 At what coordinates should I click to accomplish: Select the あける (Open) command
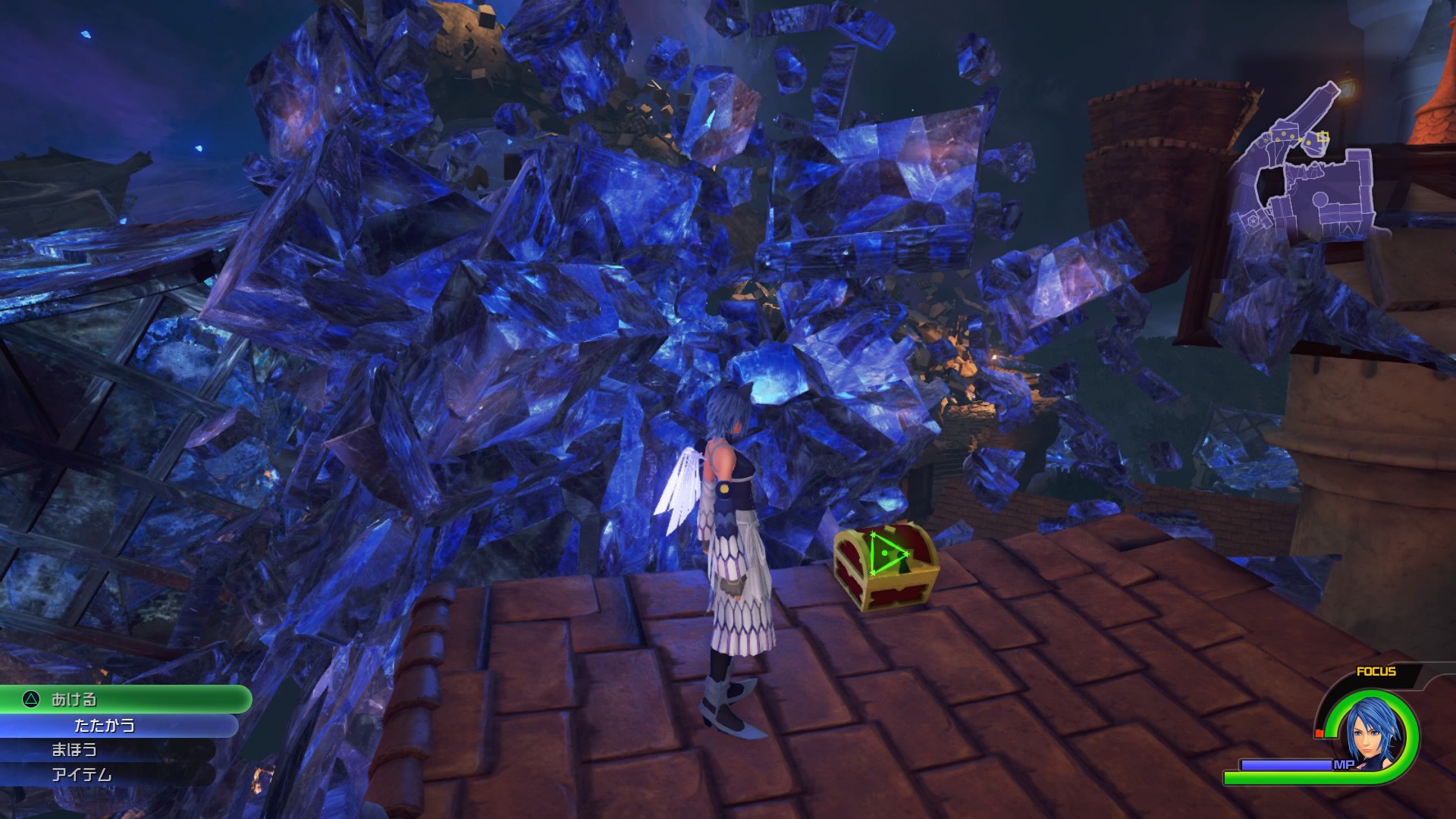click(x=76, y=701)
